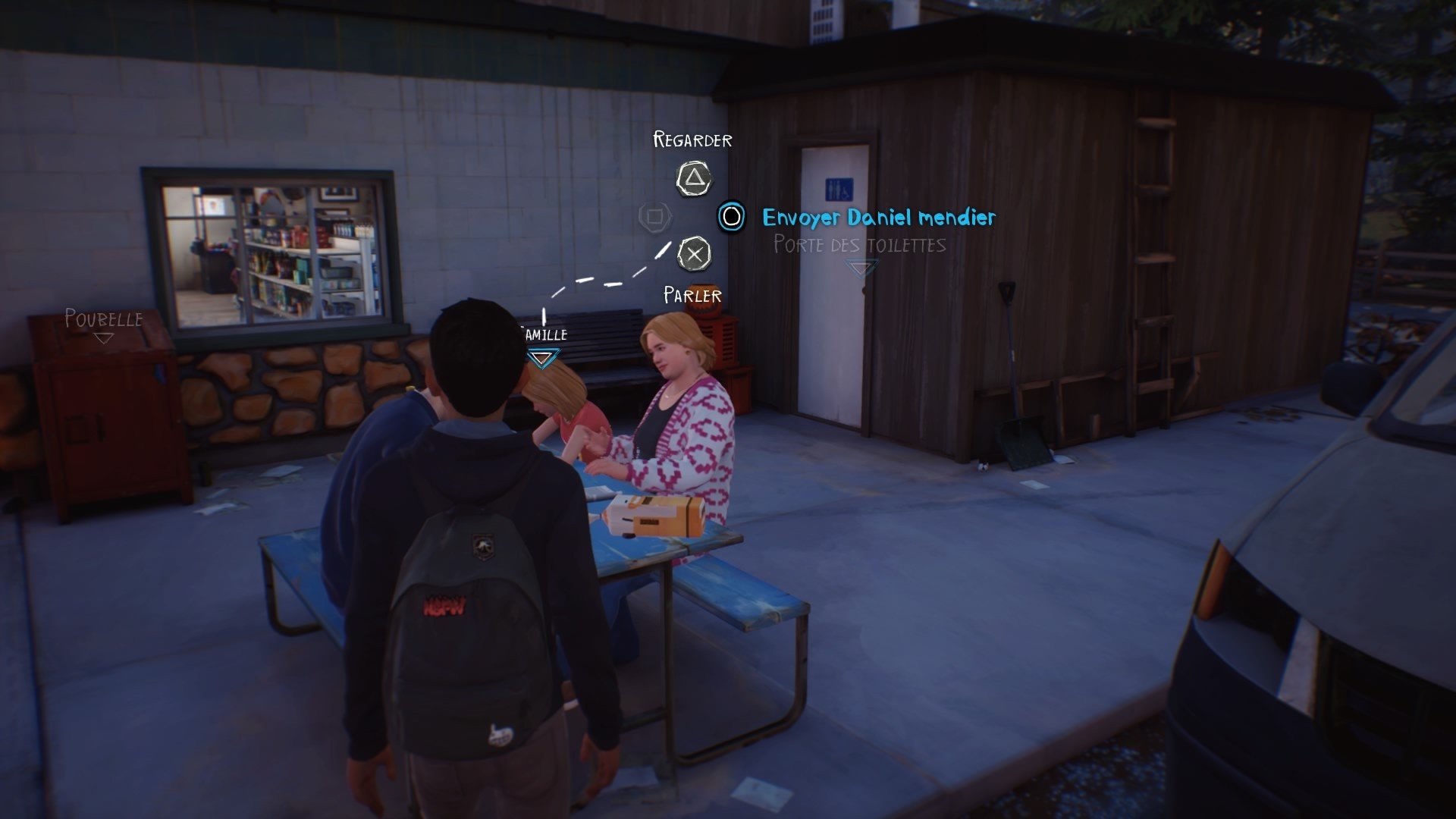Choose the Regarder interaction option
This screenshot has width=1456, height=819.
(692, 140)
